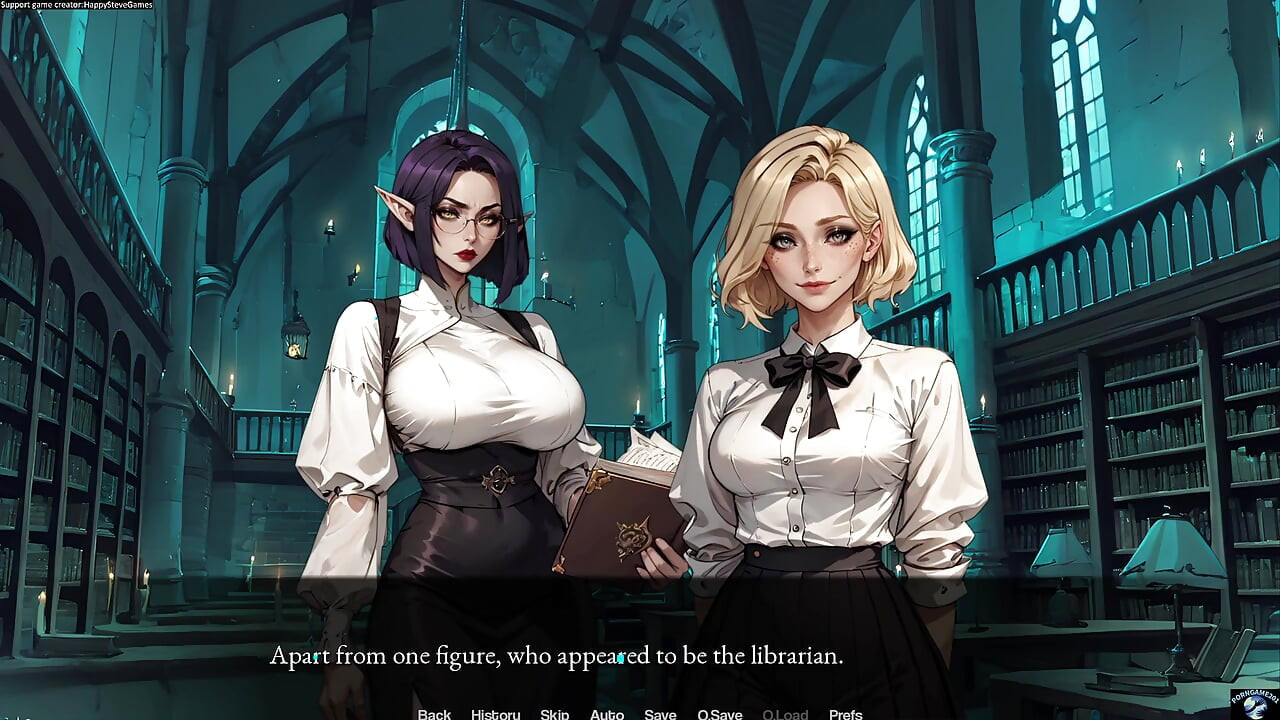Open the Save screen
This screenshot has height=720, width=1280.
[660, 714]
